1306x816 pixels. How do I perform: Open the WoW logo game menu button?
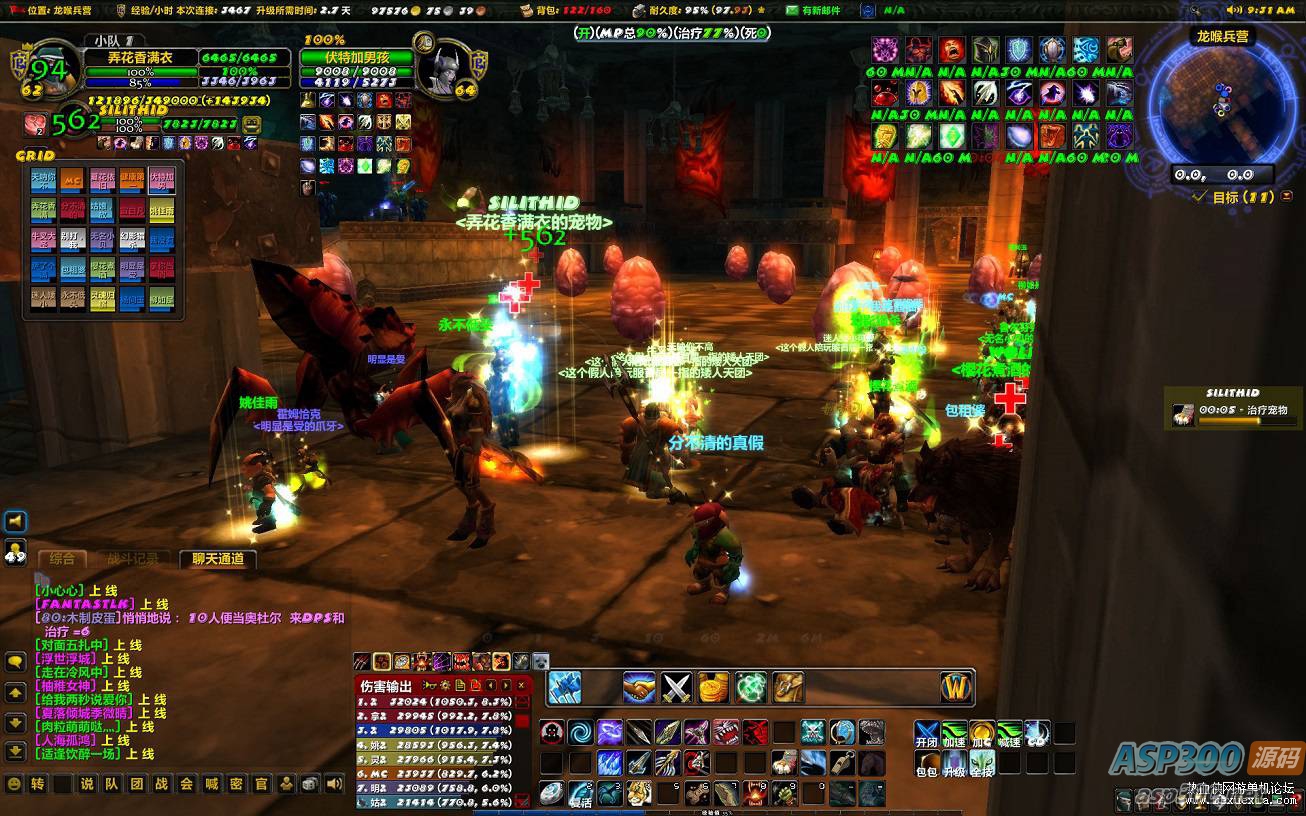click(957, 687)
